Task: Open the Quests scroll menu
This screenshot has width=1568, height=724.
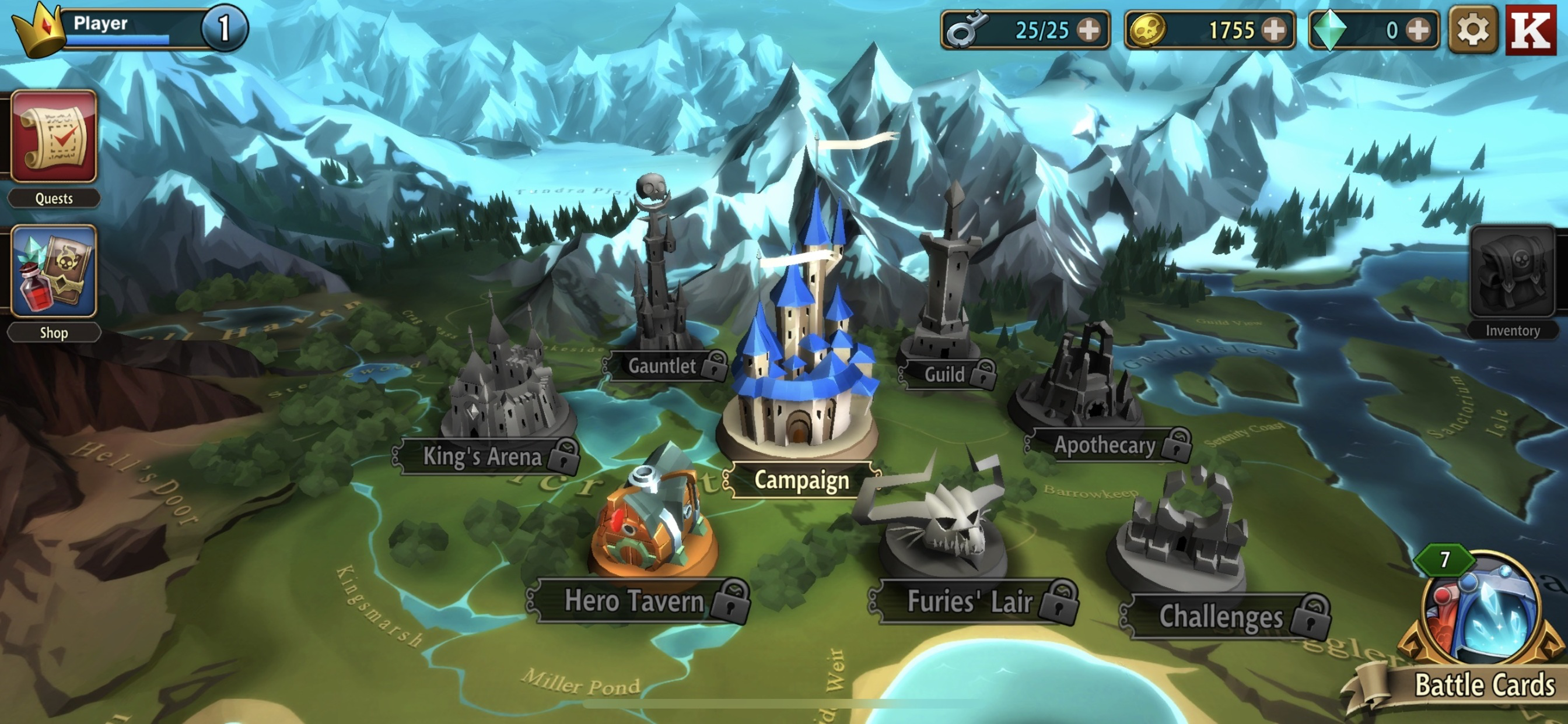Action: coord(54,137)
